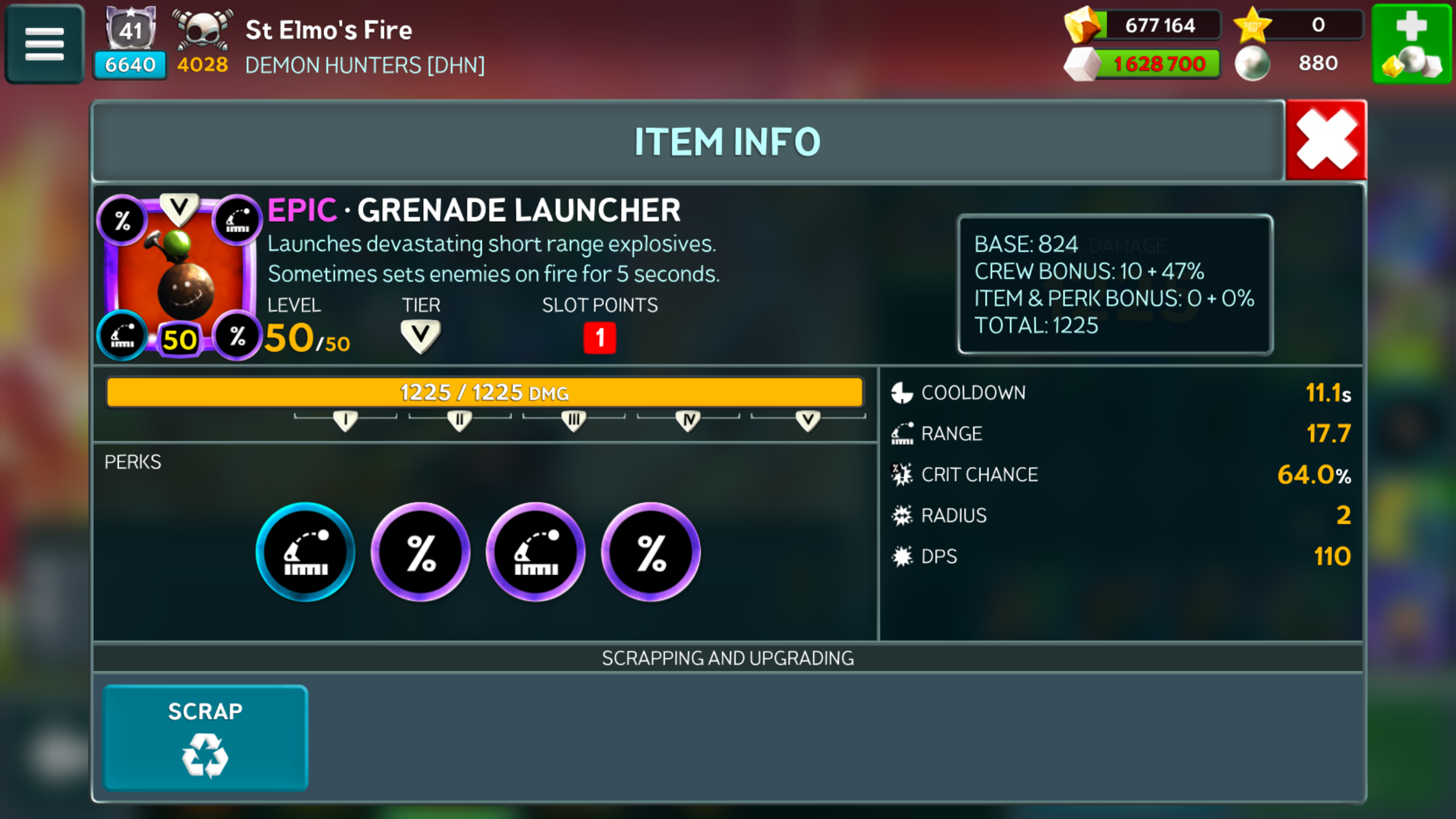The width and height of the screenshot is (1456, 819).
Task: Tap the tier I marker on damage bar
Action: click(345, 420)
